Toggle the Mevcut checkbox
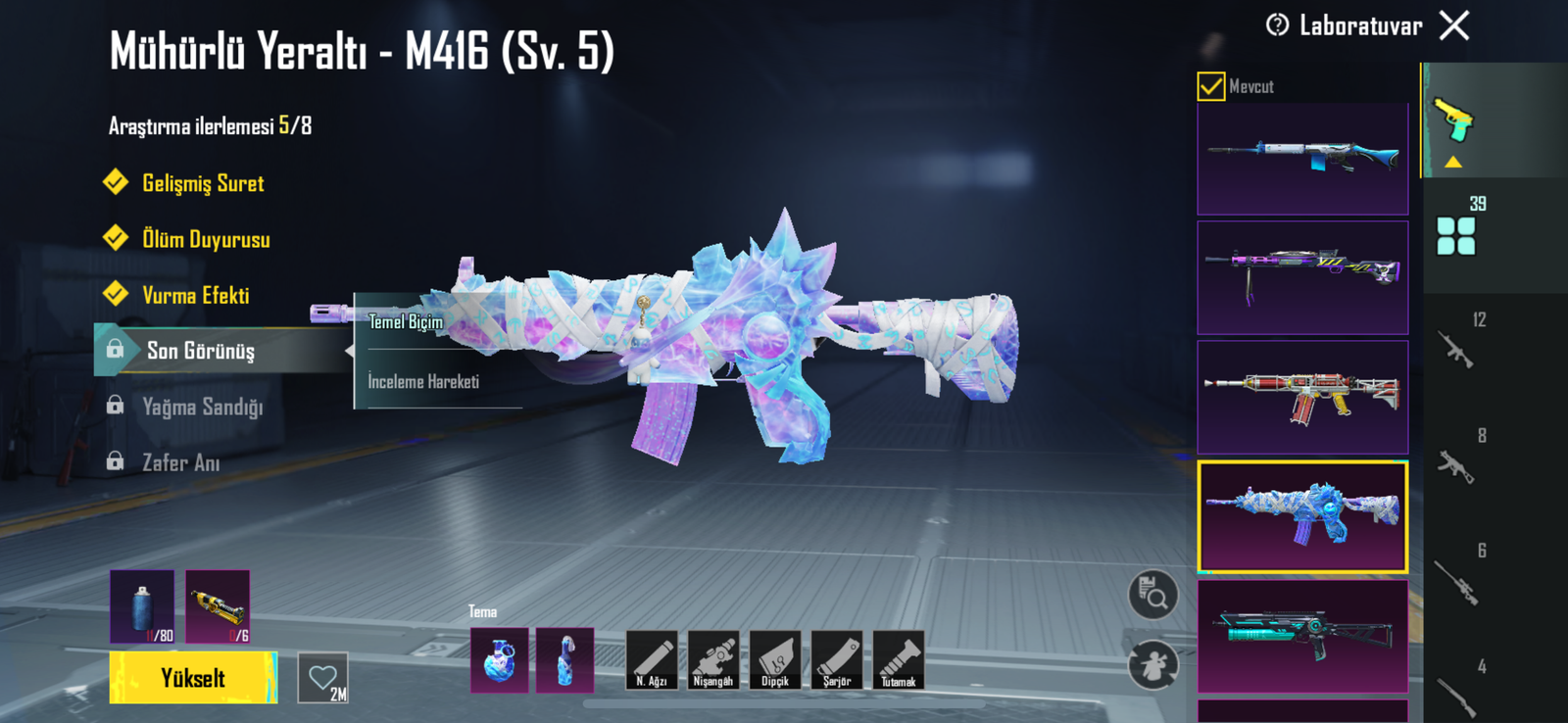Viewport: 1568px width, 723px height. 1211,86
